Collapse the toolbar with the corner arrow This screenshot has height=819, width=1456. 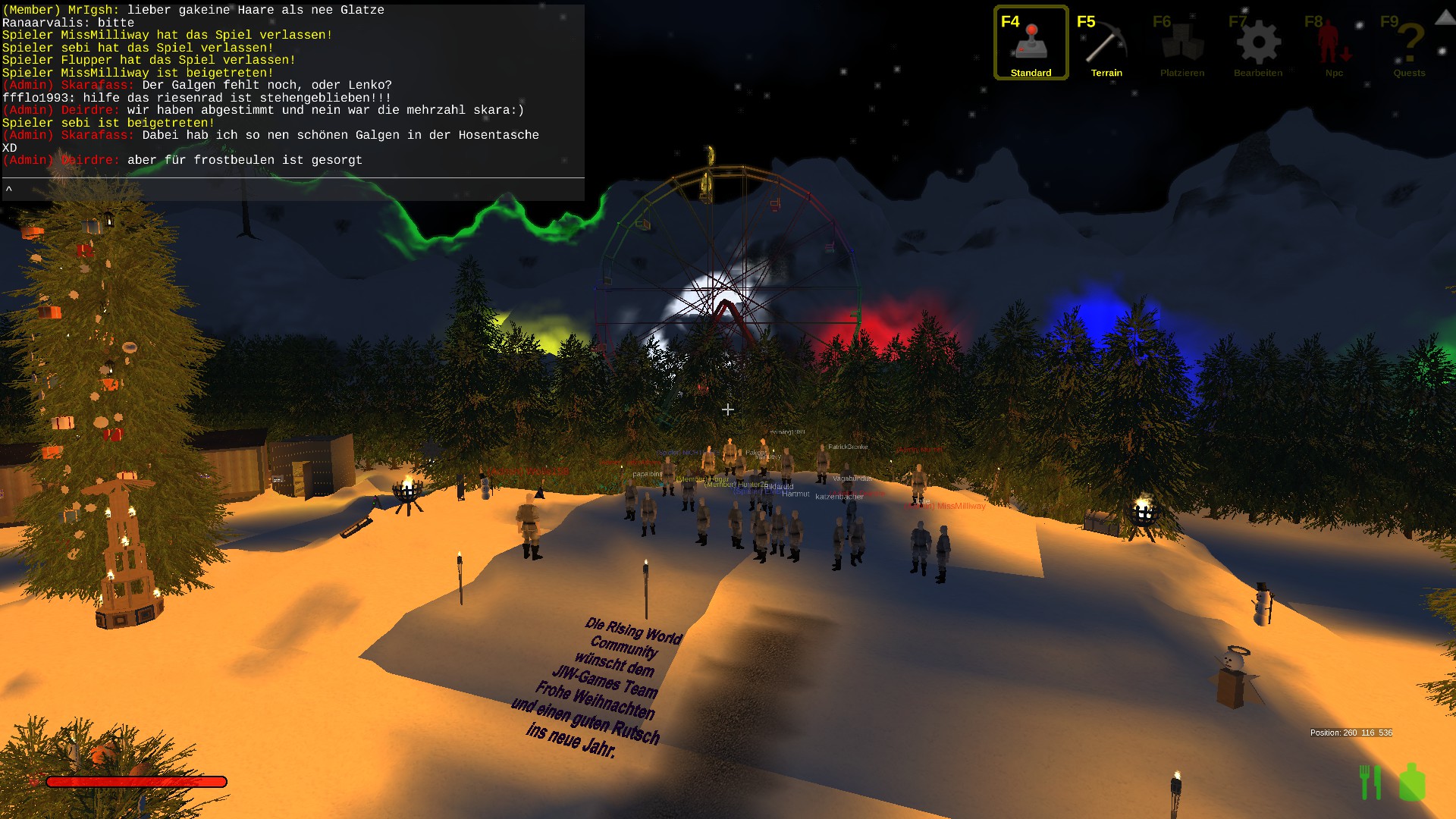tap(1445, 17)
